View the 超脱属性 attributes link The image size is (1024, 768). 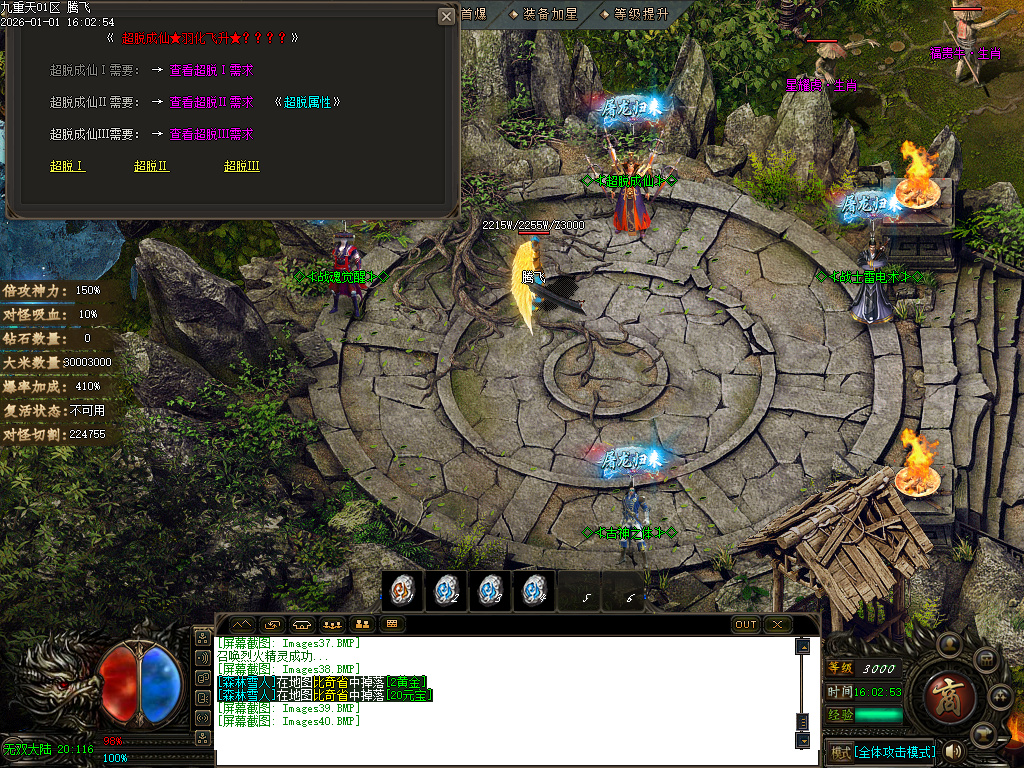[308, 102]
